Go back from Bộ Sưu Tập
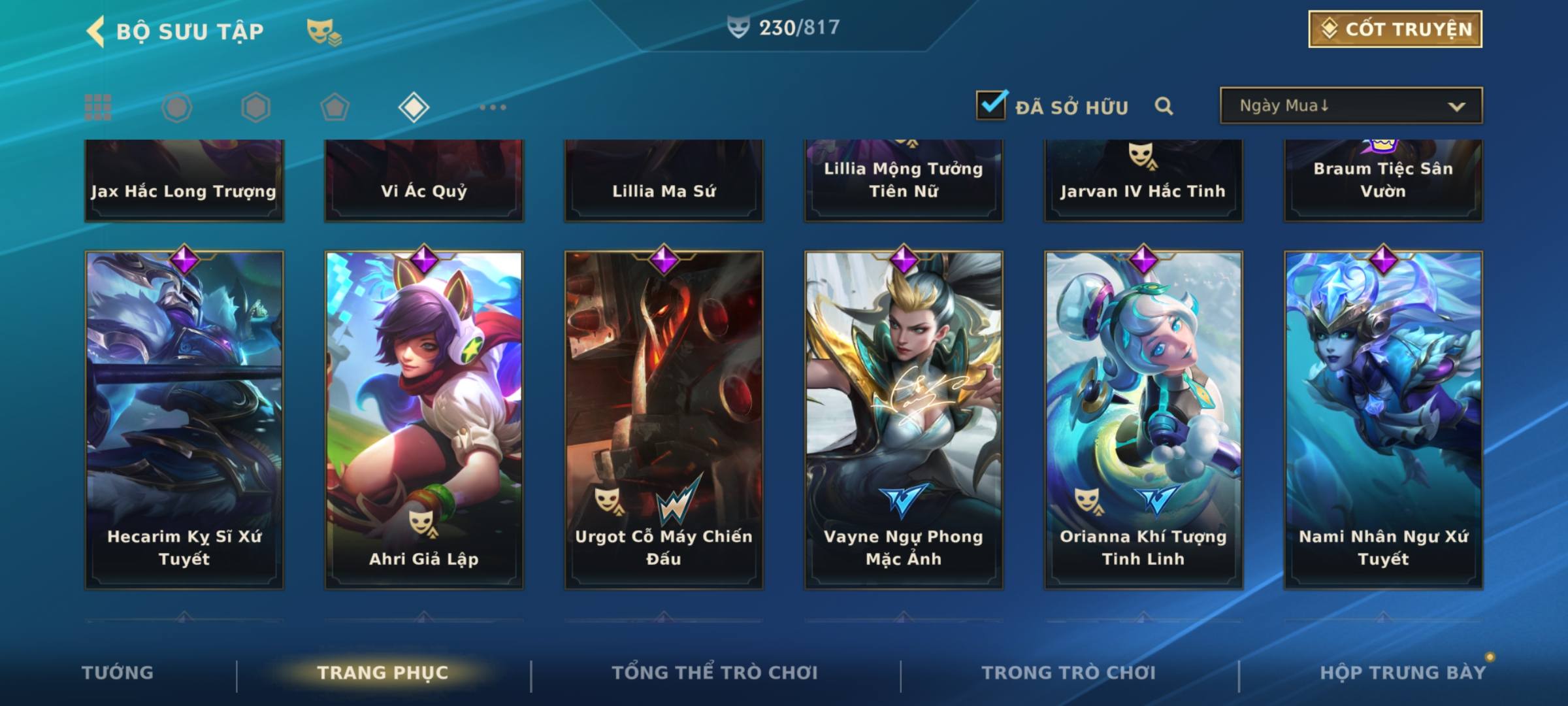The height and width of the screenshot is (706, 1568). (x=96, y=31)
